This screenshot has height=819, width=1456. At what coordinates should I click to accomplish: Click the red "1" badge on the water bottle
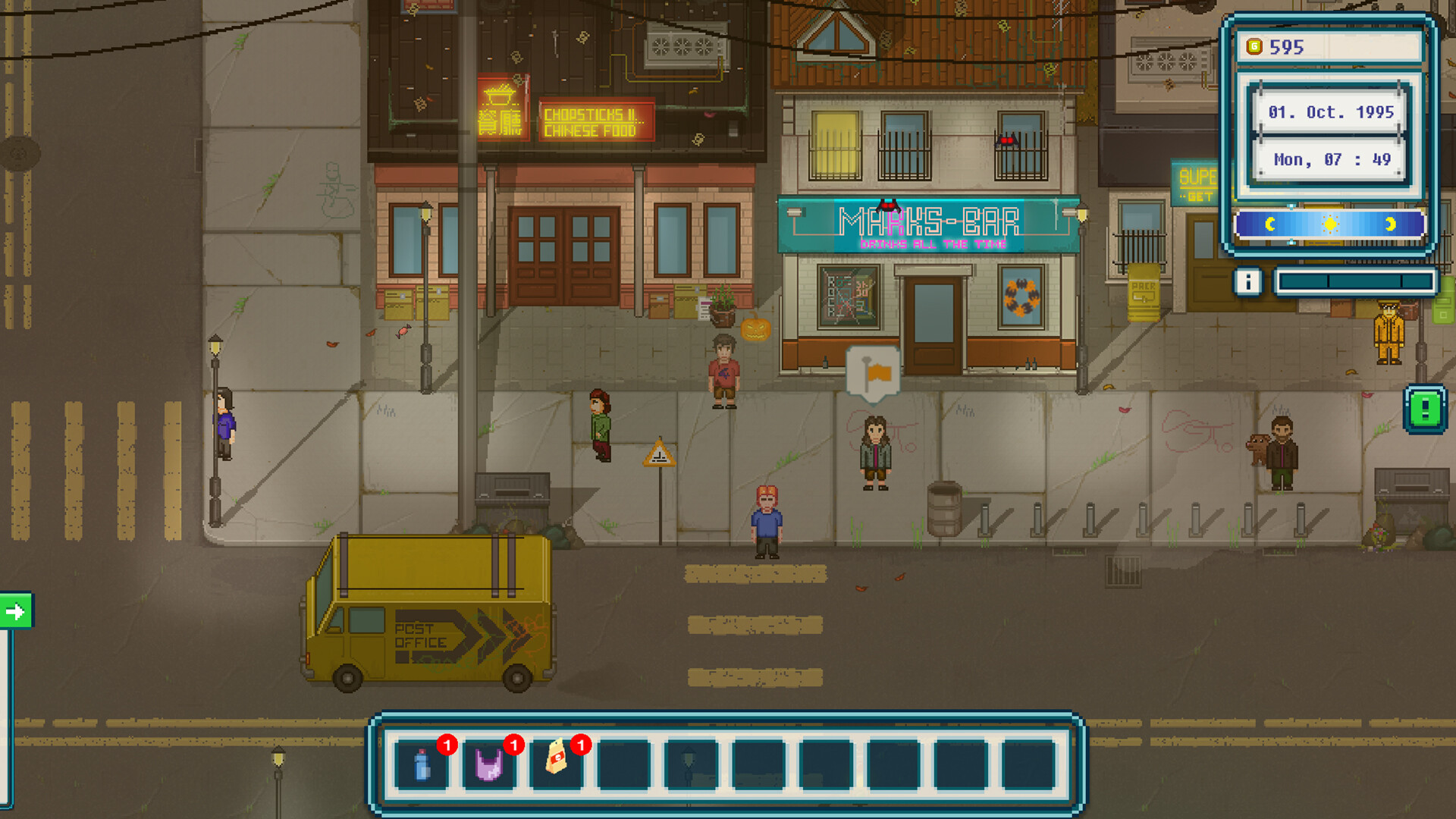[x=447, y=746]
